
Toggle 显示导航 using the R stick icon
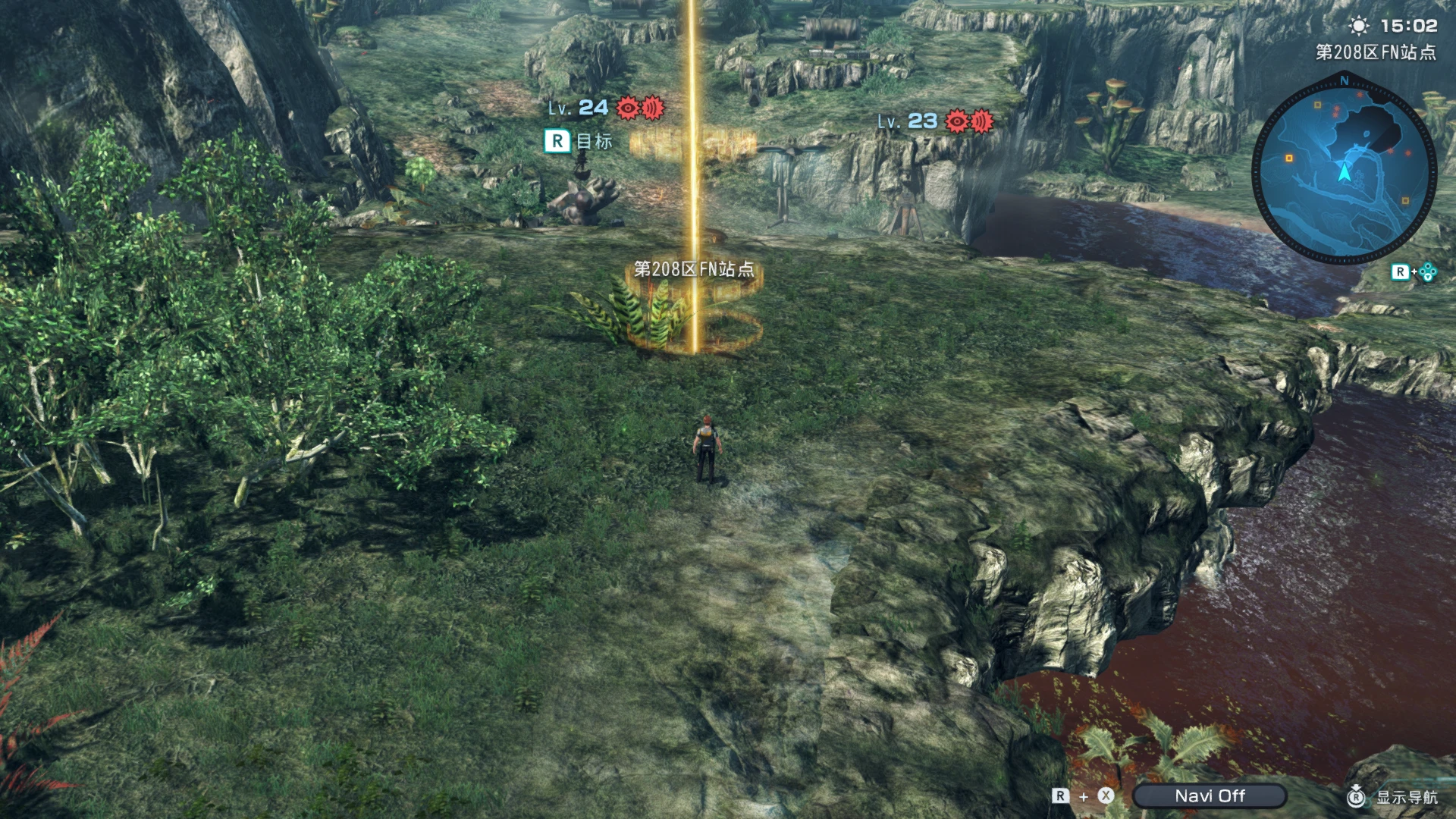1356,796
